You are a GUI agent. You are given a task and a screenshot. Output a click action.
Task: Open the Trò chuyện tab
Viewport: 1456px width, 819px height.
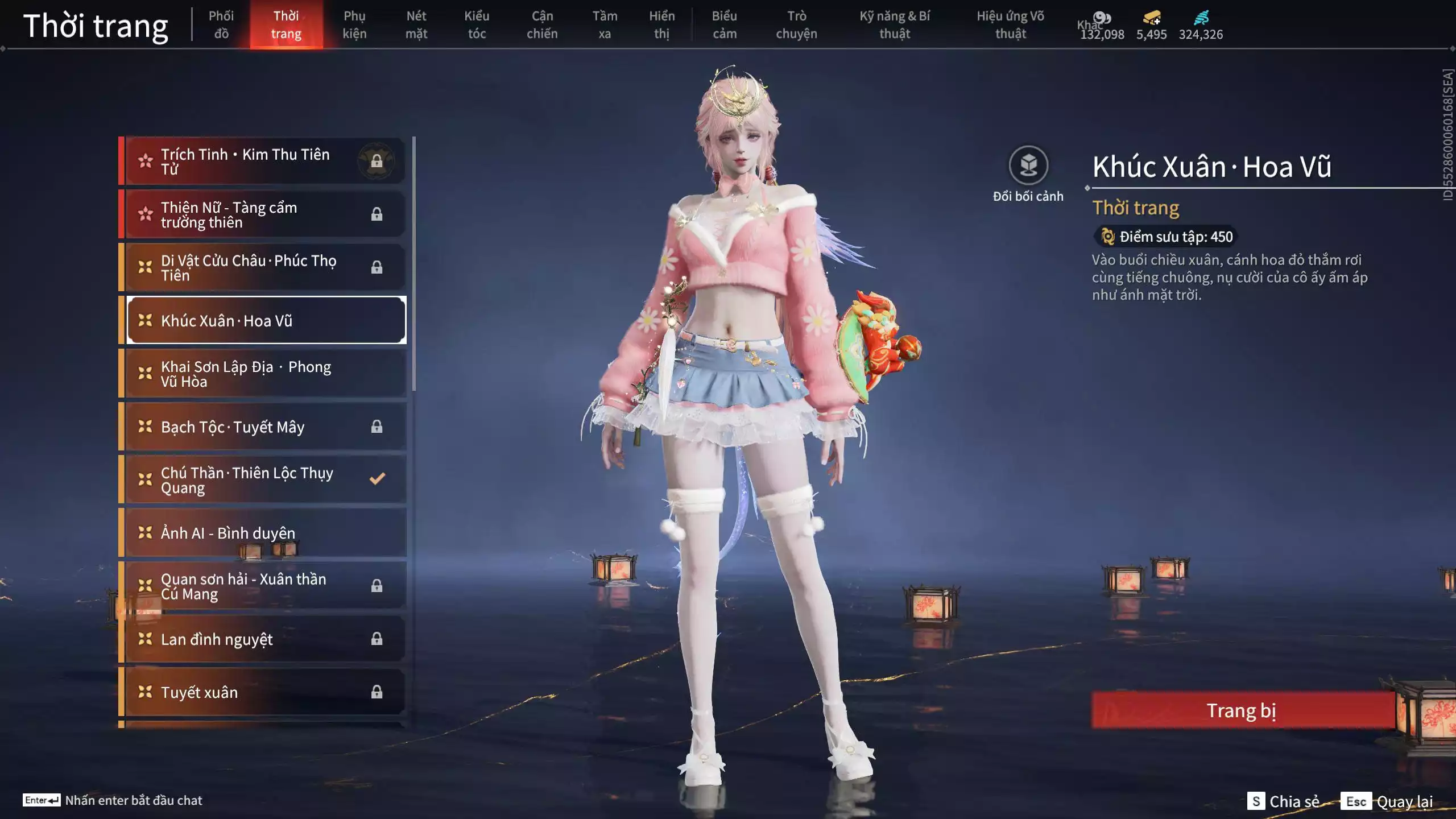point(796,24)
